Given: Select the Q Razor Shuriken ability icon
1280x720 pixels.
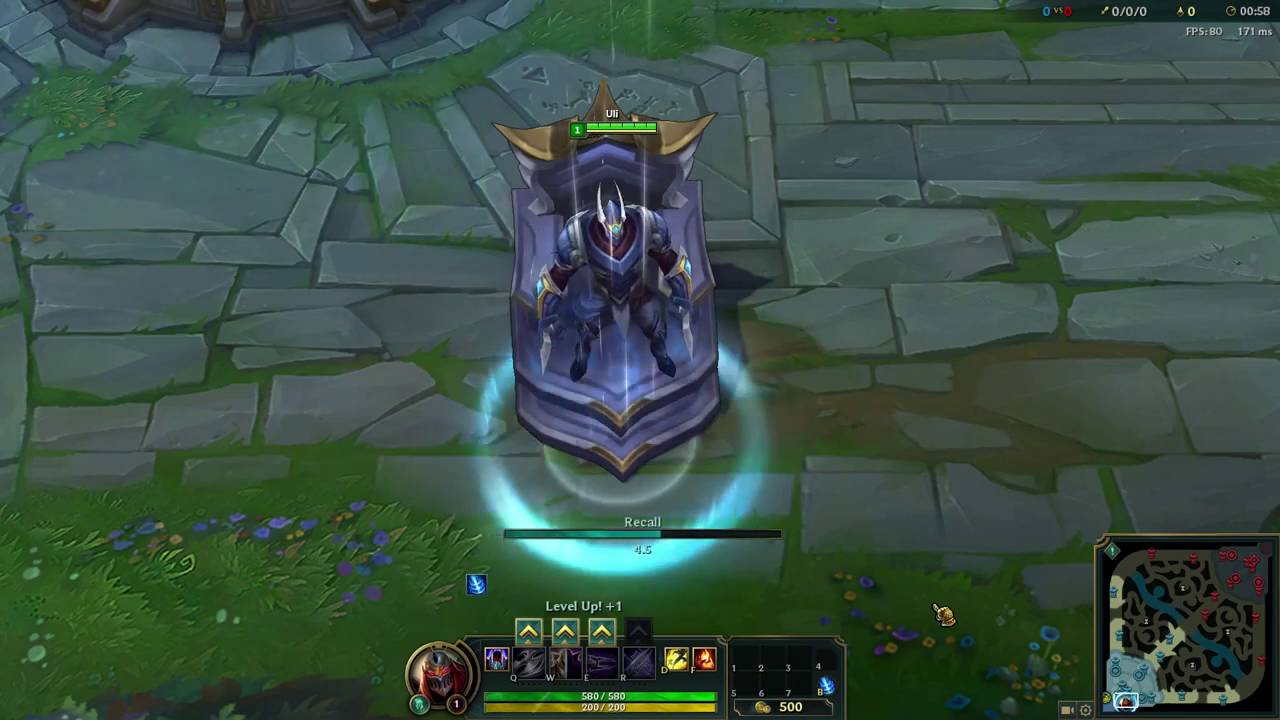Looking at the screenshot, I should 529,660.
